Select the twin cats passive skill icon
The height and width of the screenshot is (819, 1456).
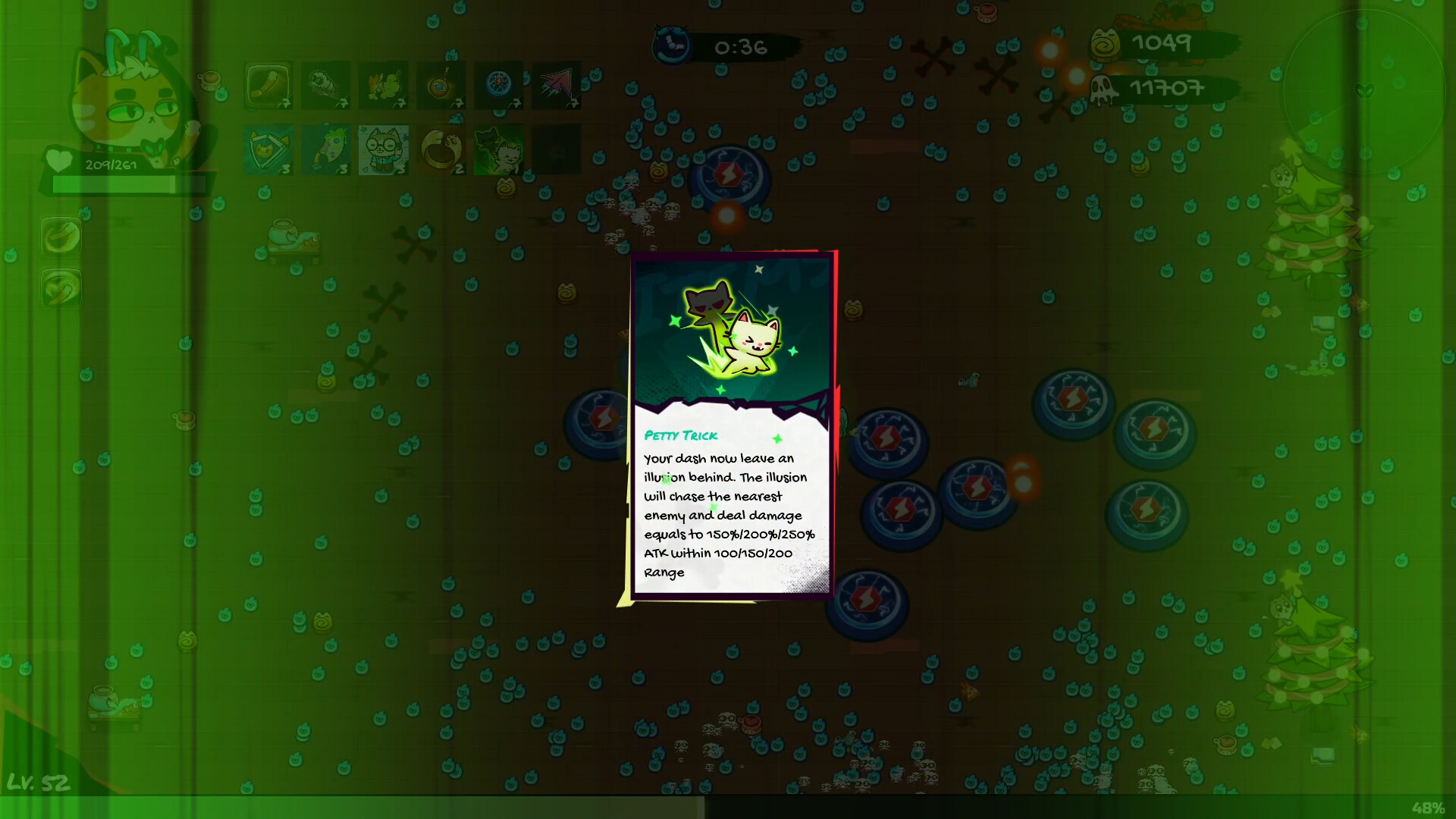point(498,149)
